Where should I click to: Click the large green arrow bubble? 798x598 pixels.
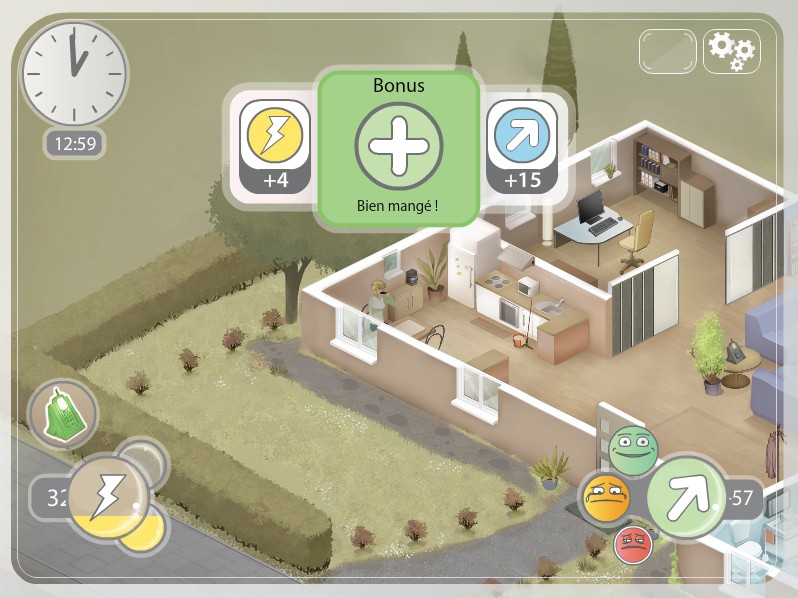pos(686,496)
